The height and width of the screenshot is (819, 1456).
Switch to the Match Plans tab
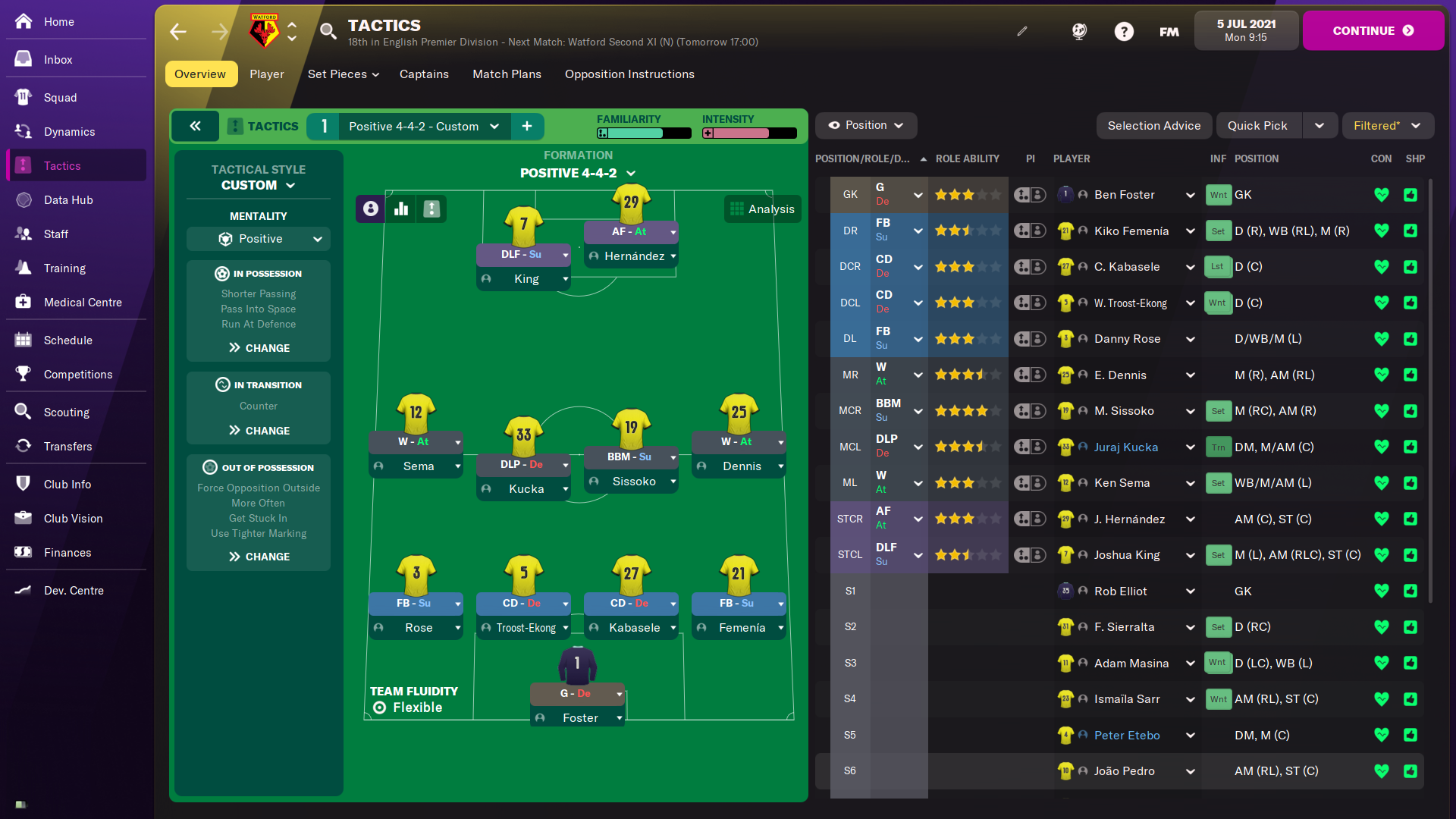pos(507,74)
